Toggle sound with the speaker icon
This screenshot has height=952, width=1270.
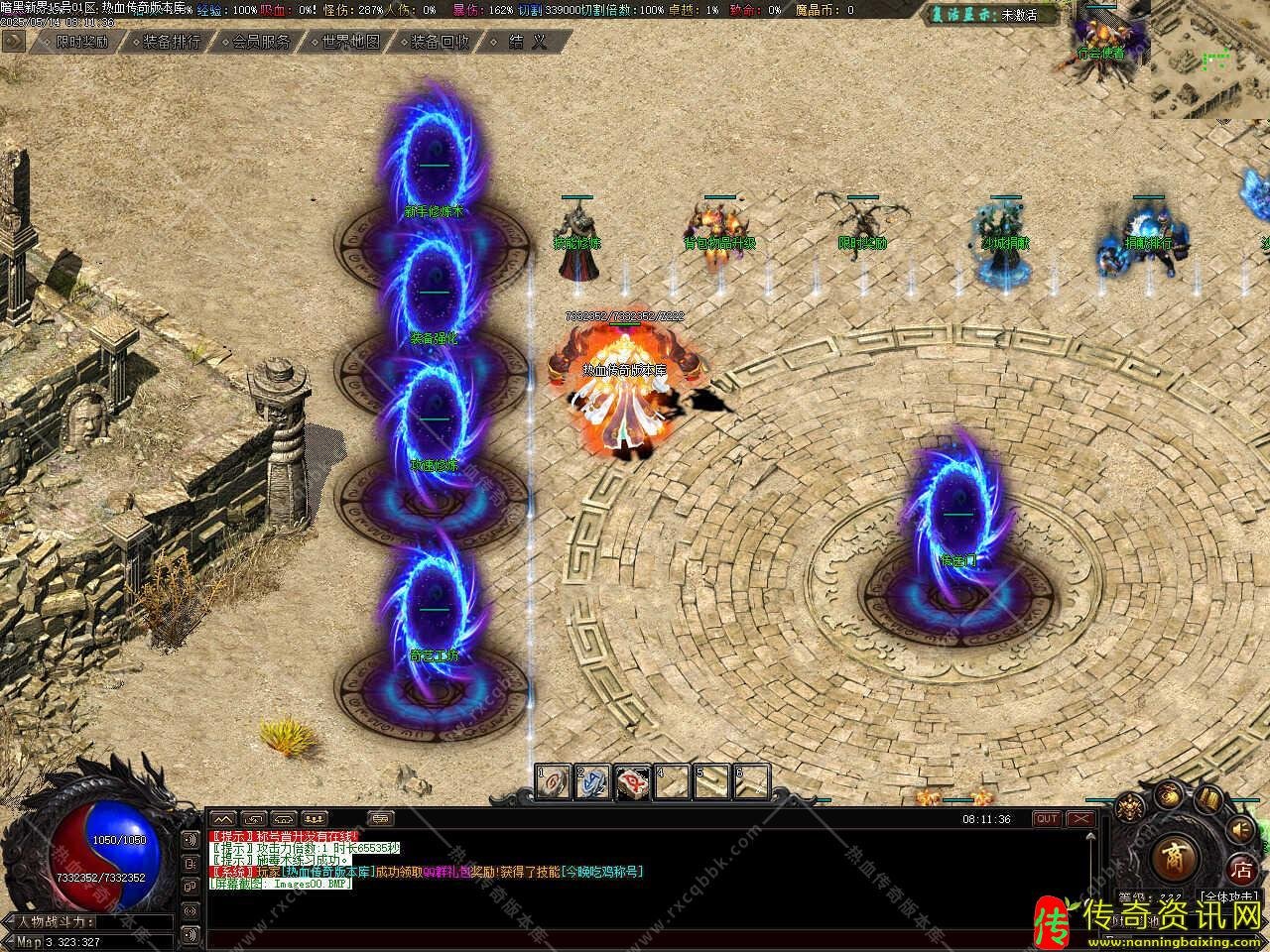point(1239,831)
